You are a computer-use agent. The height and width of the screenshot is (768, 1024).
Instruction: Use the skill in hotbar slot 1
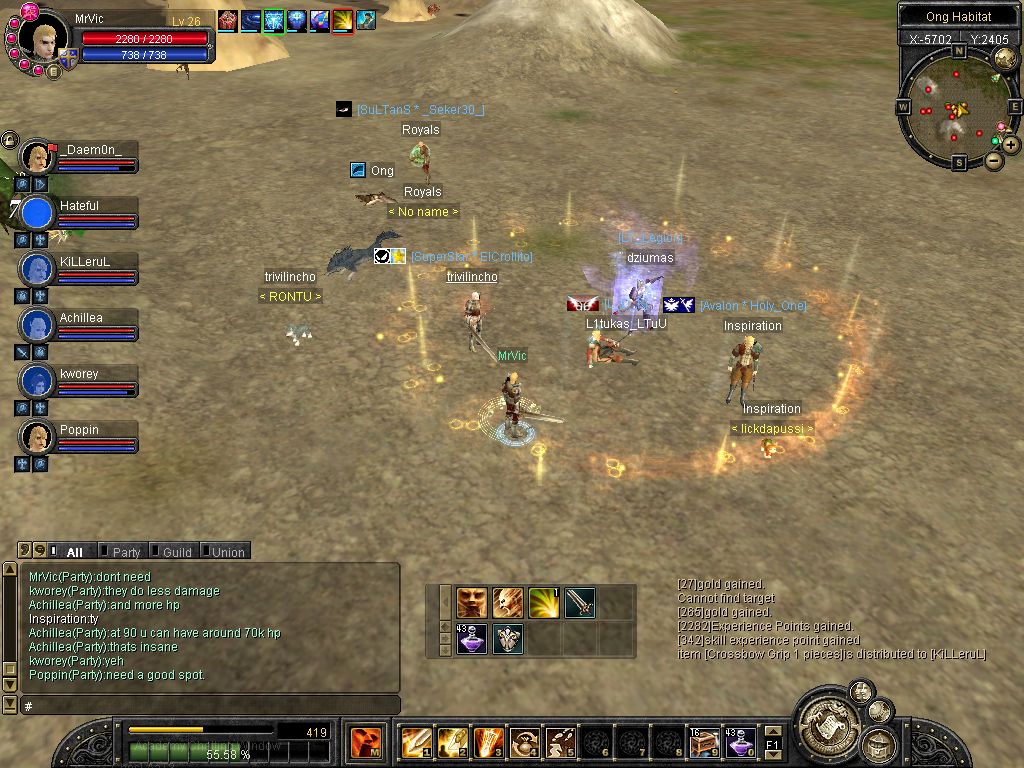pos(416,742)
